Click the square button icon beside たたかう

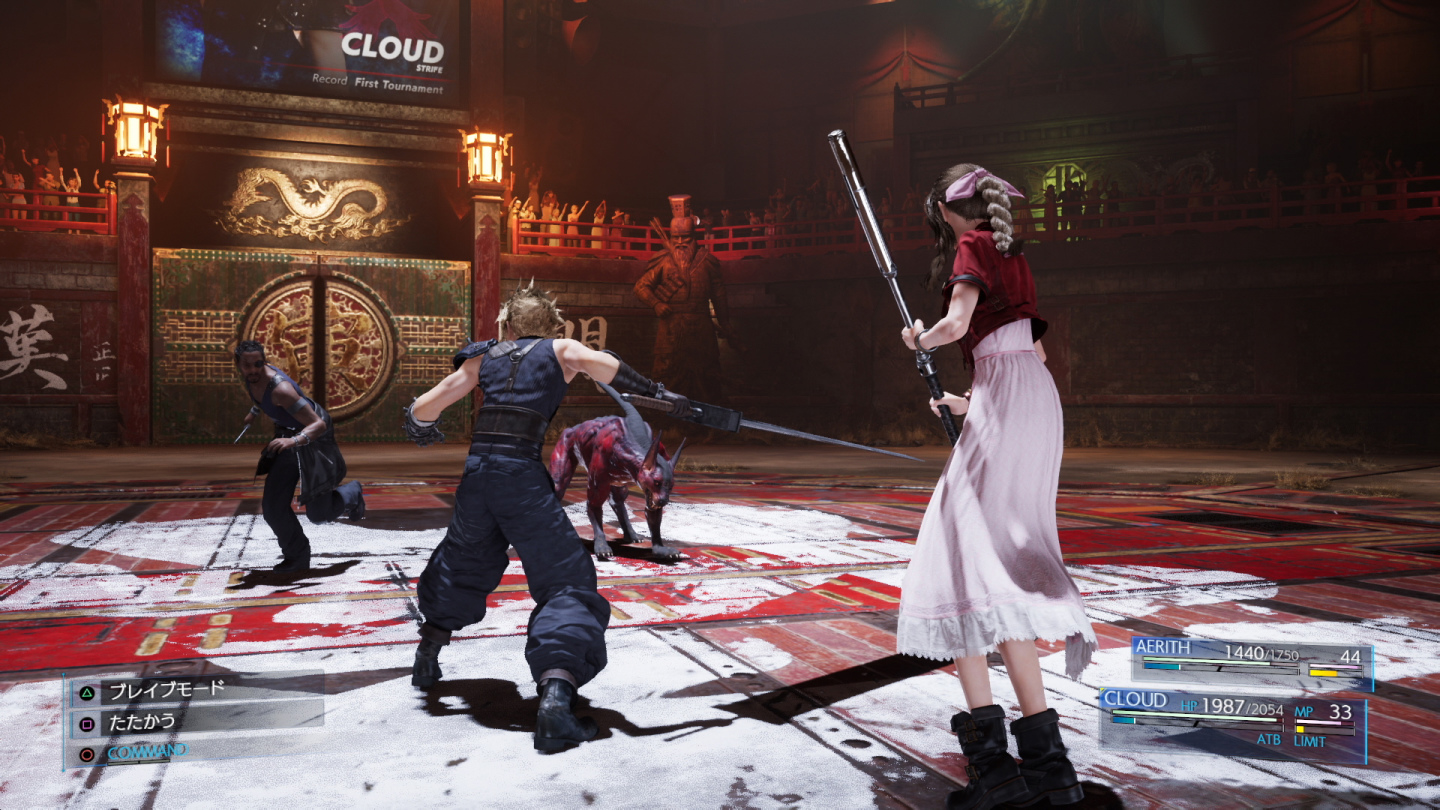[x=86, y=724]
